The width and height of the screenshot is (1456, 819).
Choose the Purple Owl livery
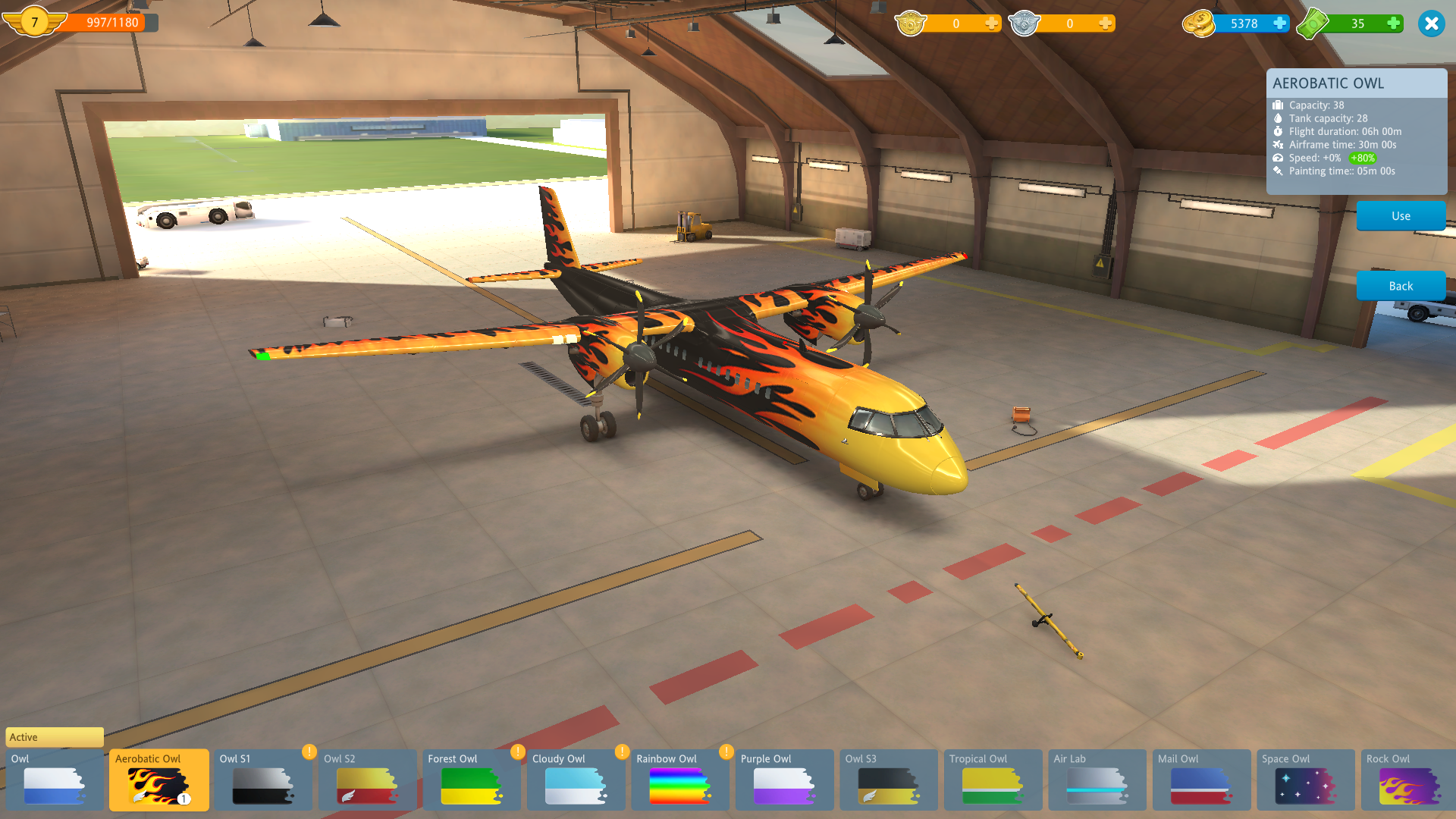[784, 780]
